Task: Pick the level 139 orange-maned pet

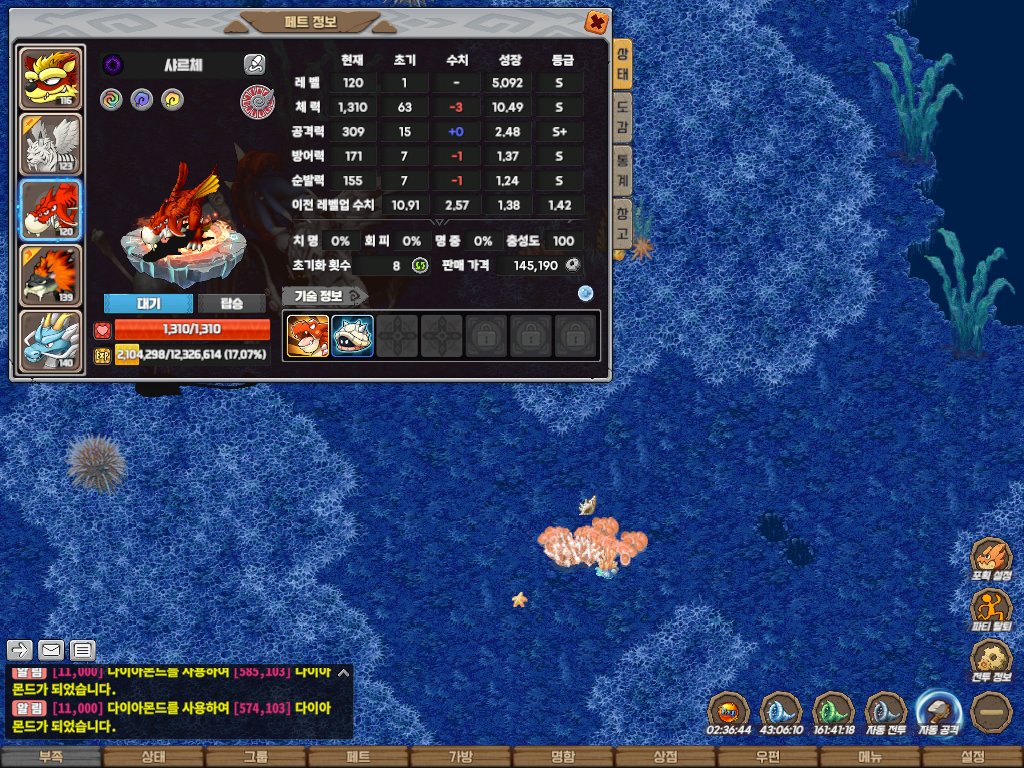Action: pos(51,274)
